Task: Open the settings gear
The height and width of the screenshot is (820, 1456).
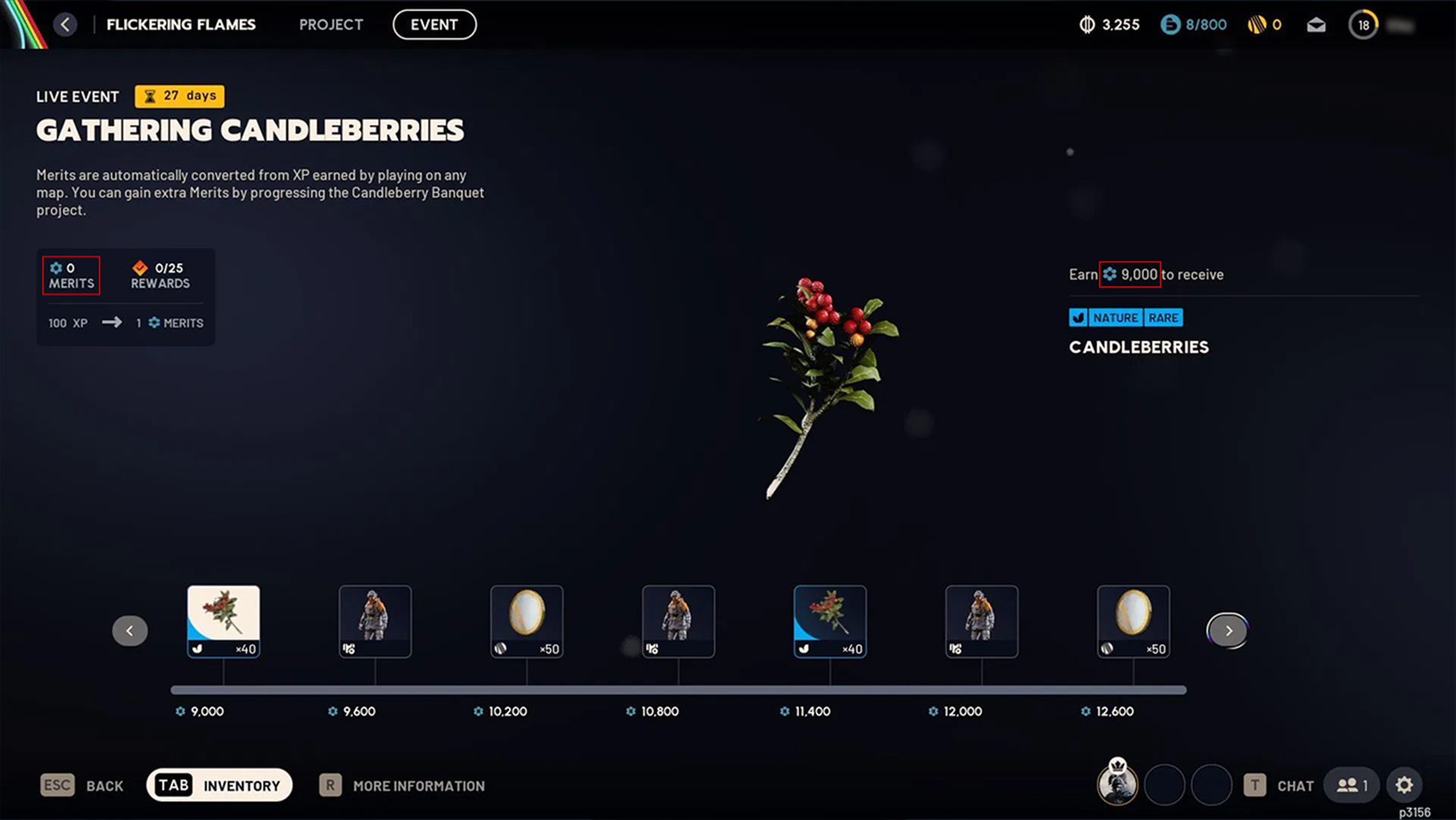Action: [x=1404, y=785]
